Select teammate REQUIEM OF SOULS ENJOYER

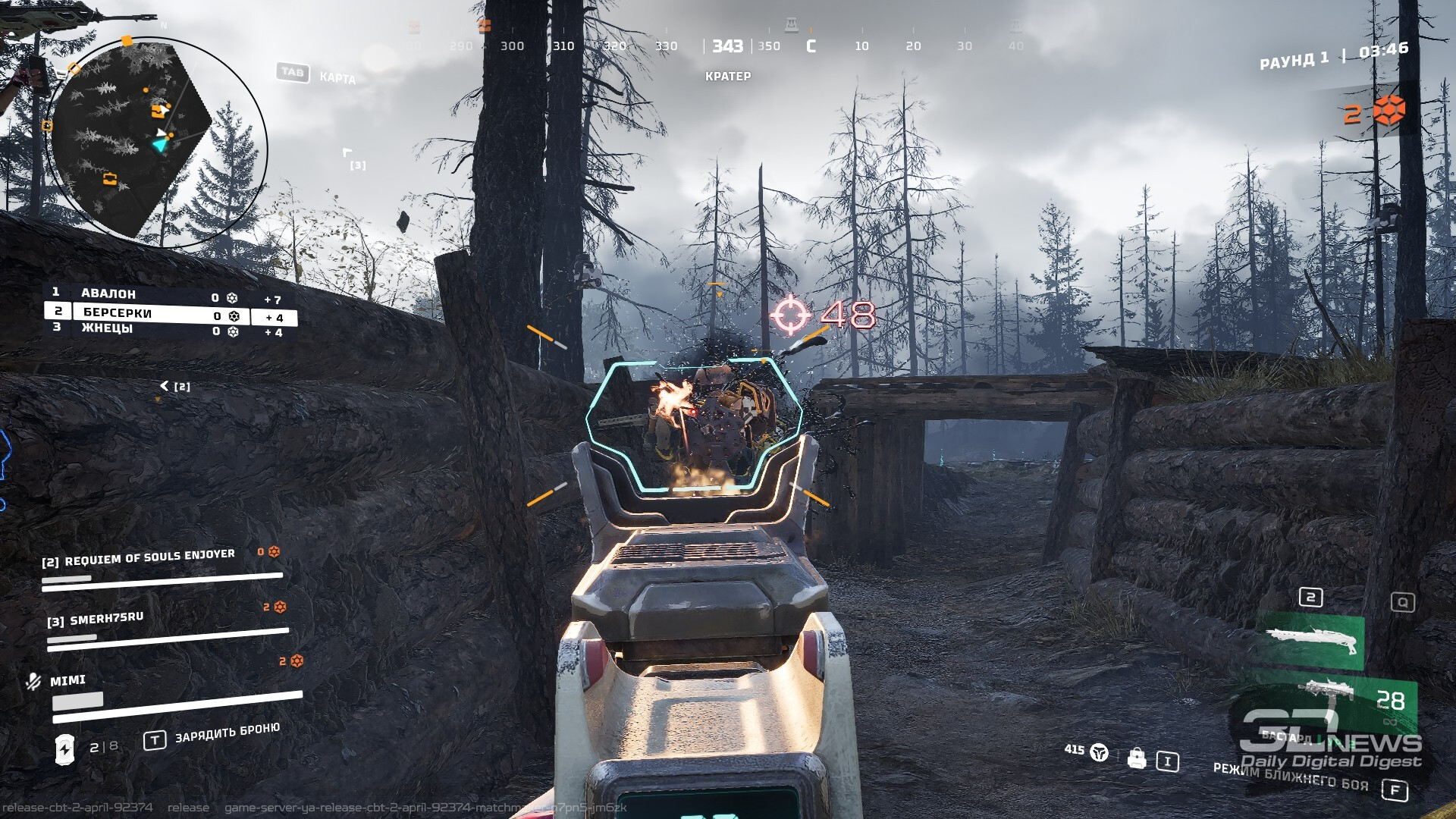[x=149, y=559]
